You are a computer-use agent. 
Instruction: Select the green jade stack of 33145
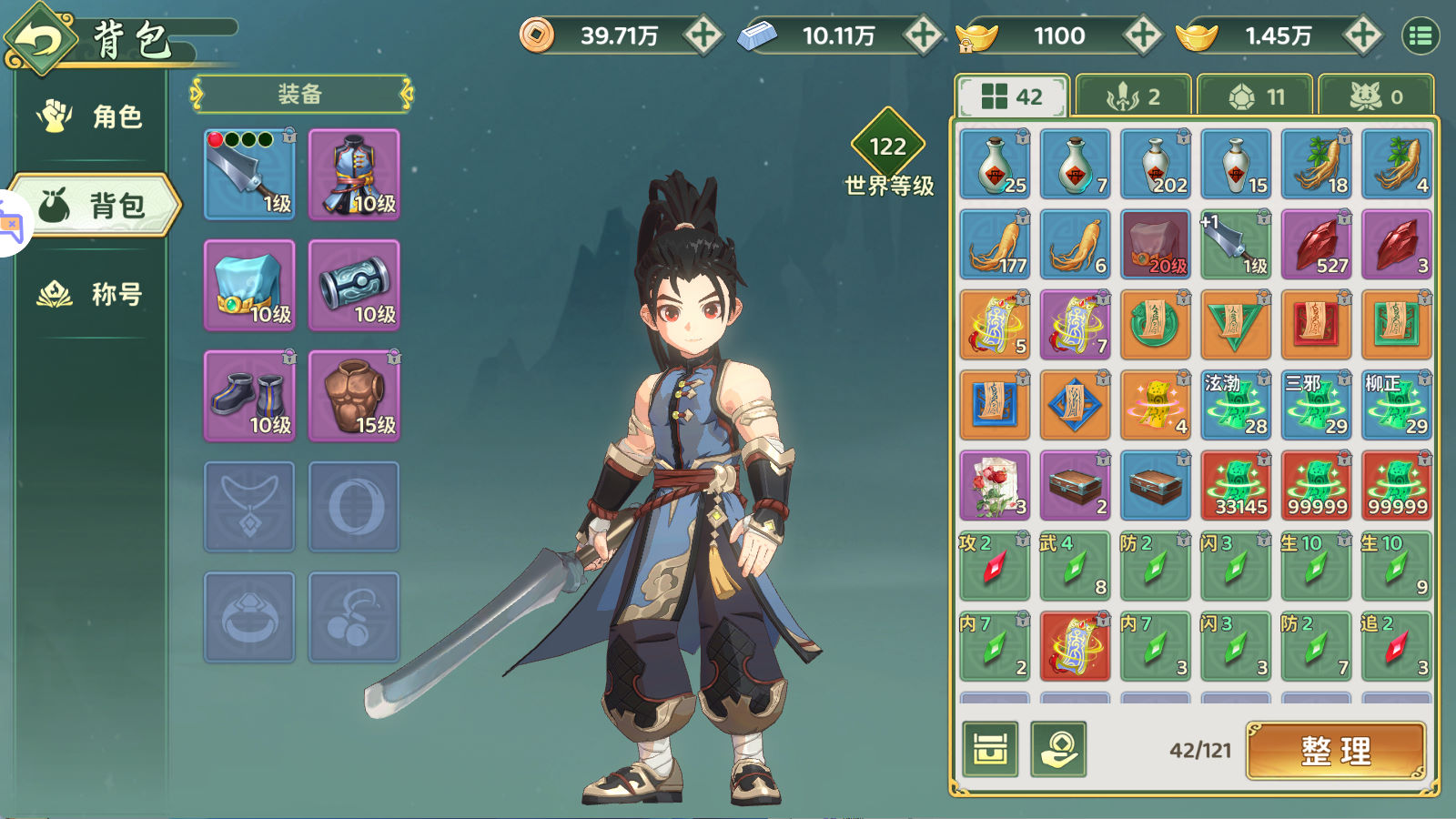[x=1236, y=485]
